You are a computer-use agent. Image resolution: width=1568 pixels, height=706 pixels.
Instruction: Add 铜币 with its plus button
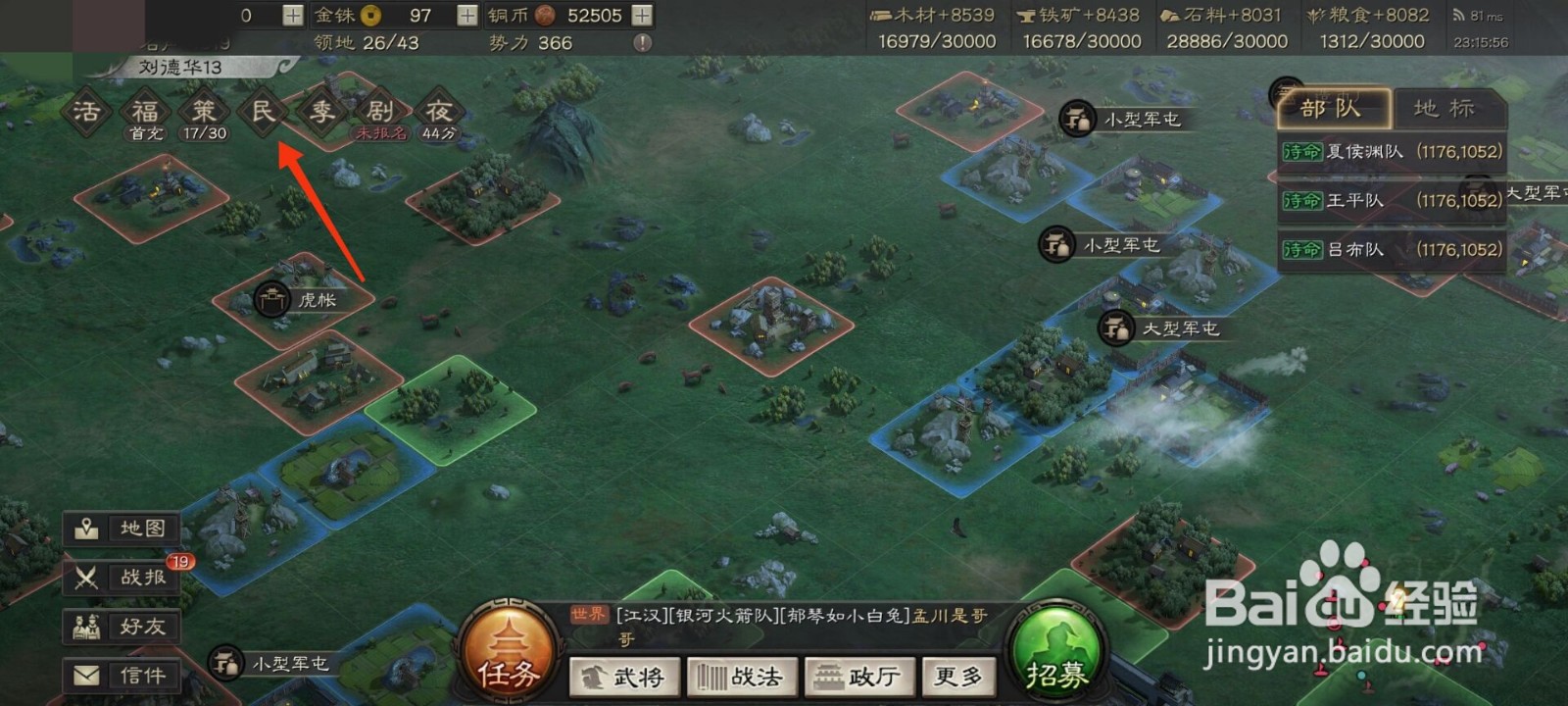[x=640, y=16]
